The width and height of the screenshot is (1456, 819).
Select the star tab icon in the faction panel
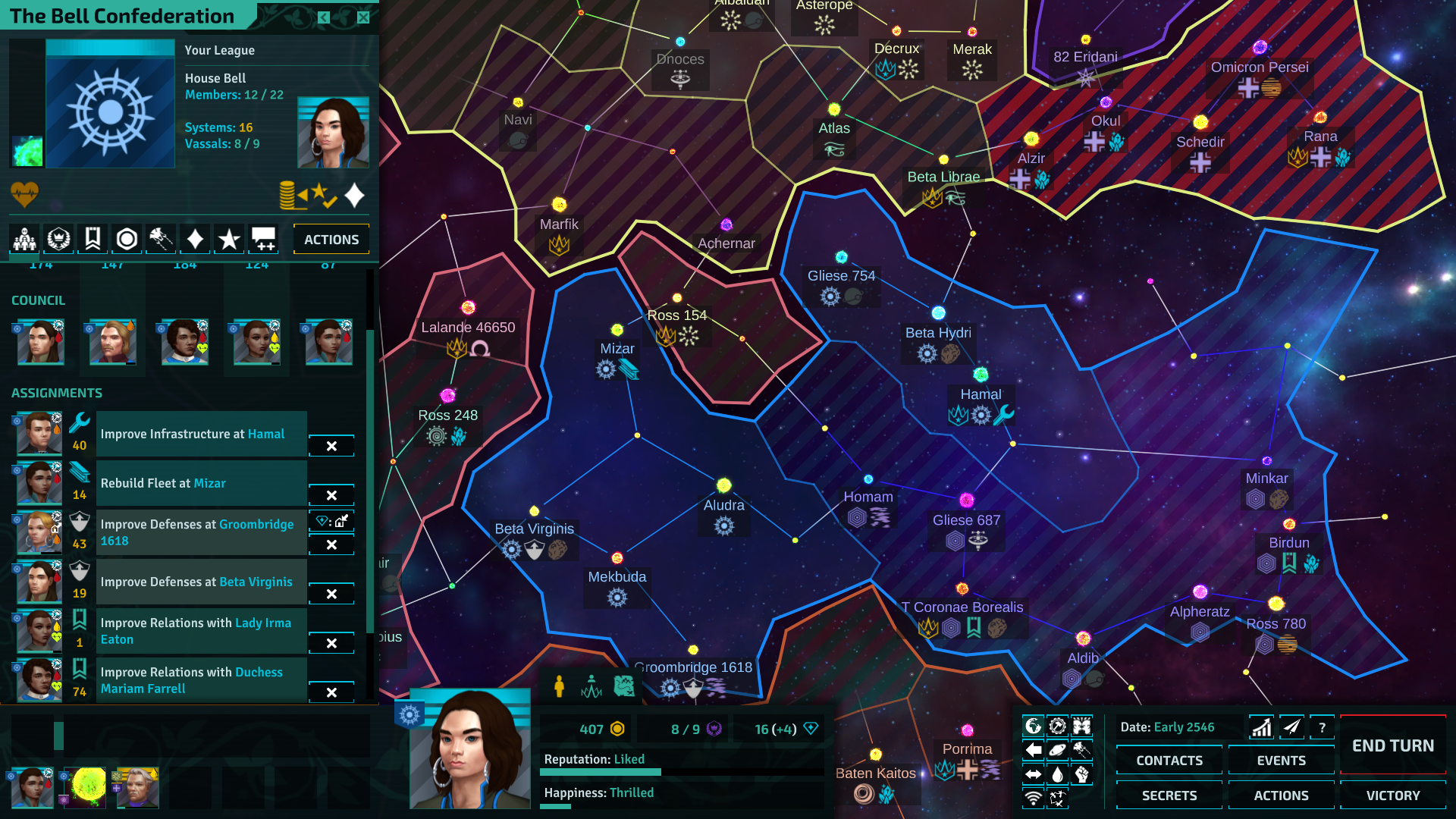click(229, 238)
